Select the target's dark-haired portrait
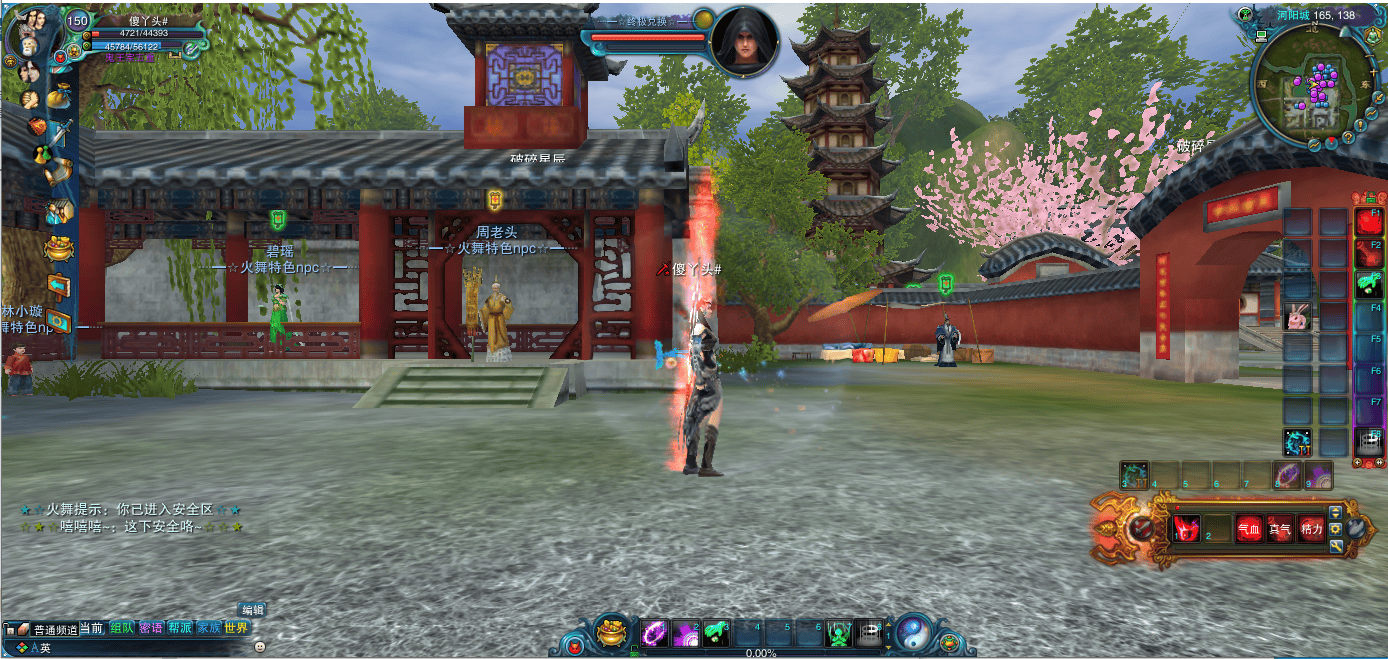This screenshot has width=1388, height=659. point(745,40)
